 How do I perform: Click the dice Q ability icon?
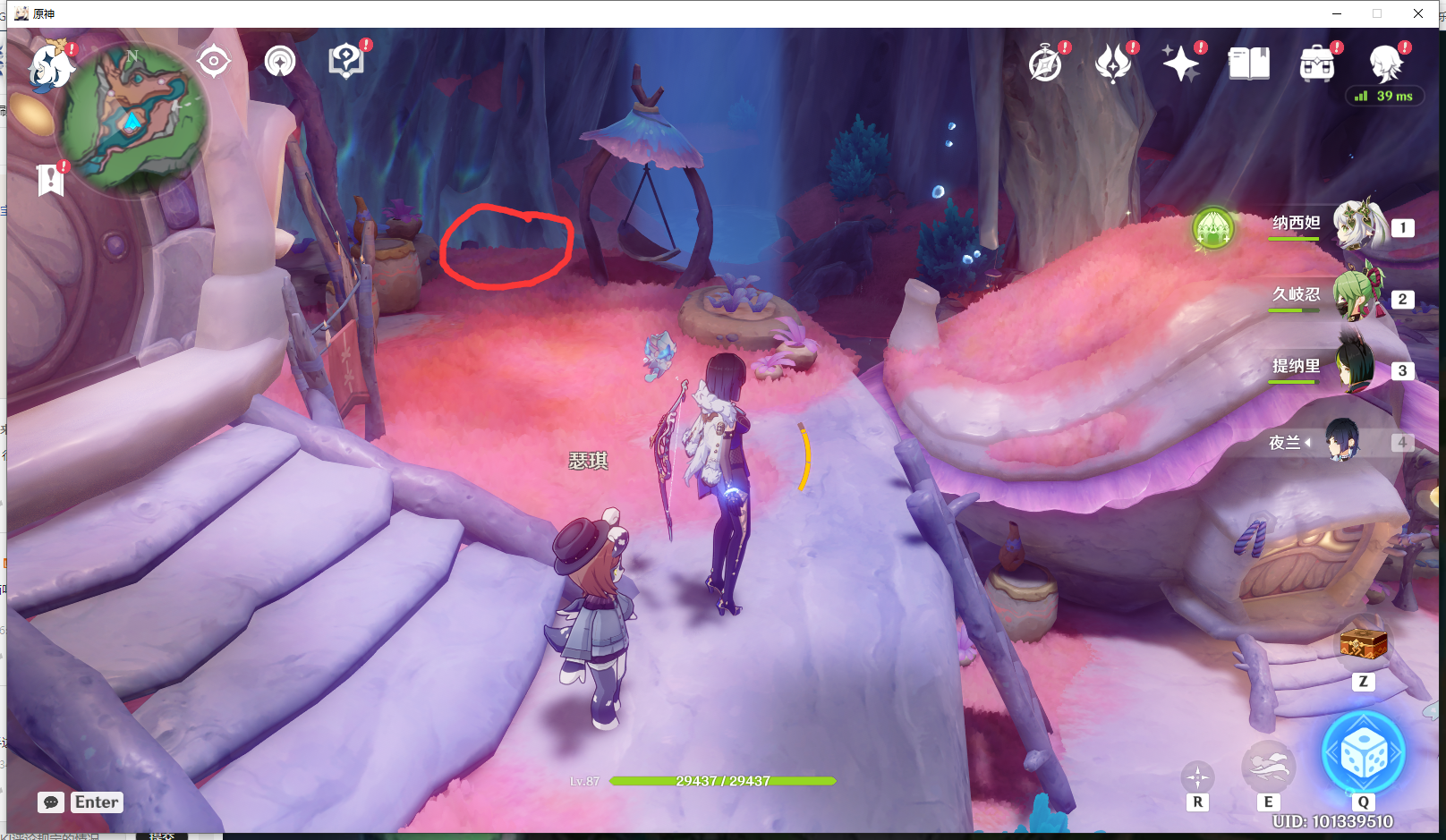(x=1363, y=751)
